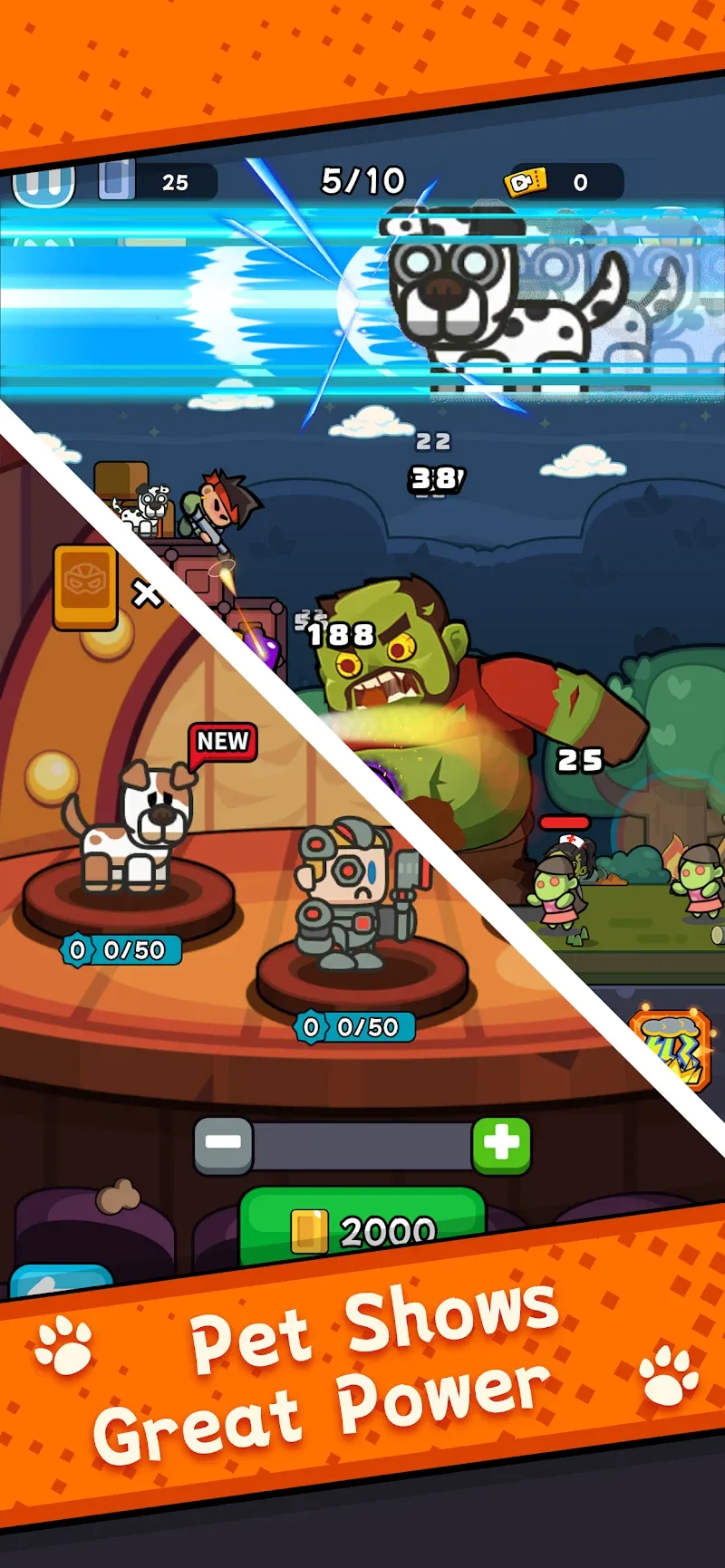
Task: Open the orange mask card
Action: [x=85, y=586]
